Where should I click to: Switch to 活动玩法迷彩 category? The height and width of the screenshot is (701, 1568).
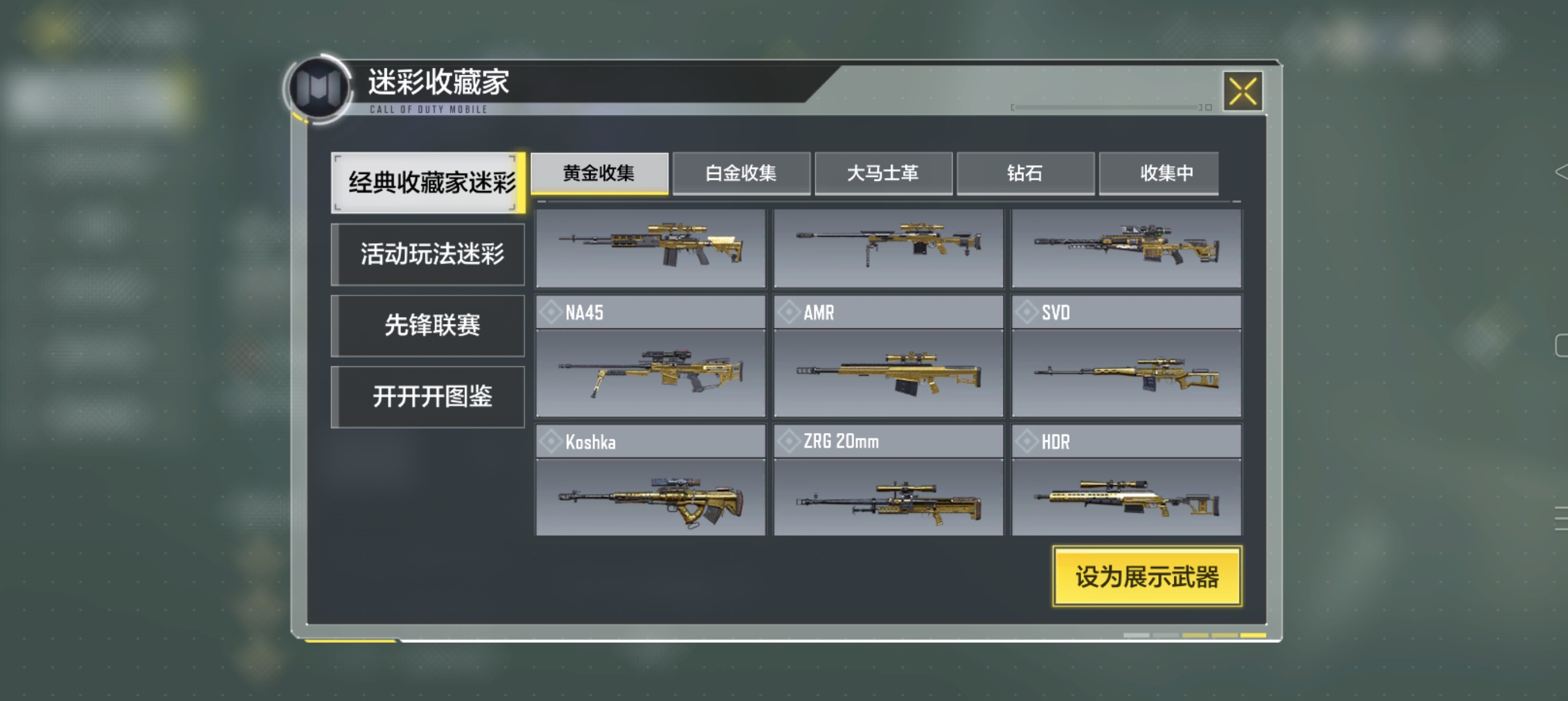pos(427,254)
